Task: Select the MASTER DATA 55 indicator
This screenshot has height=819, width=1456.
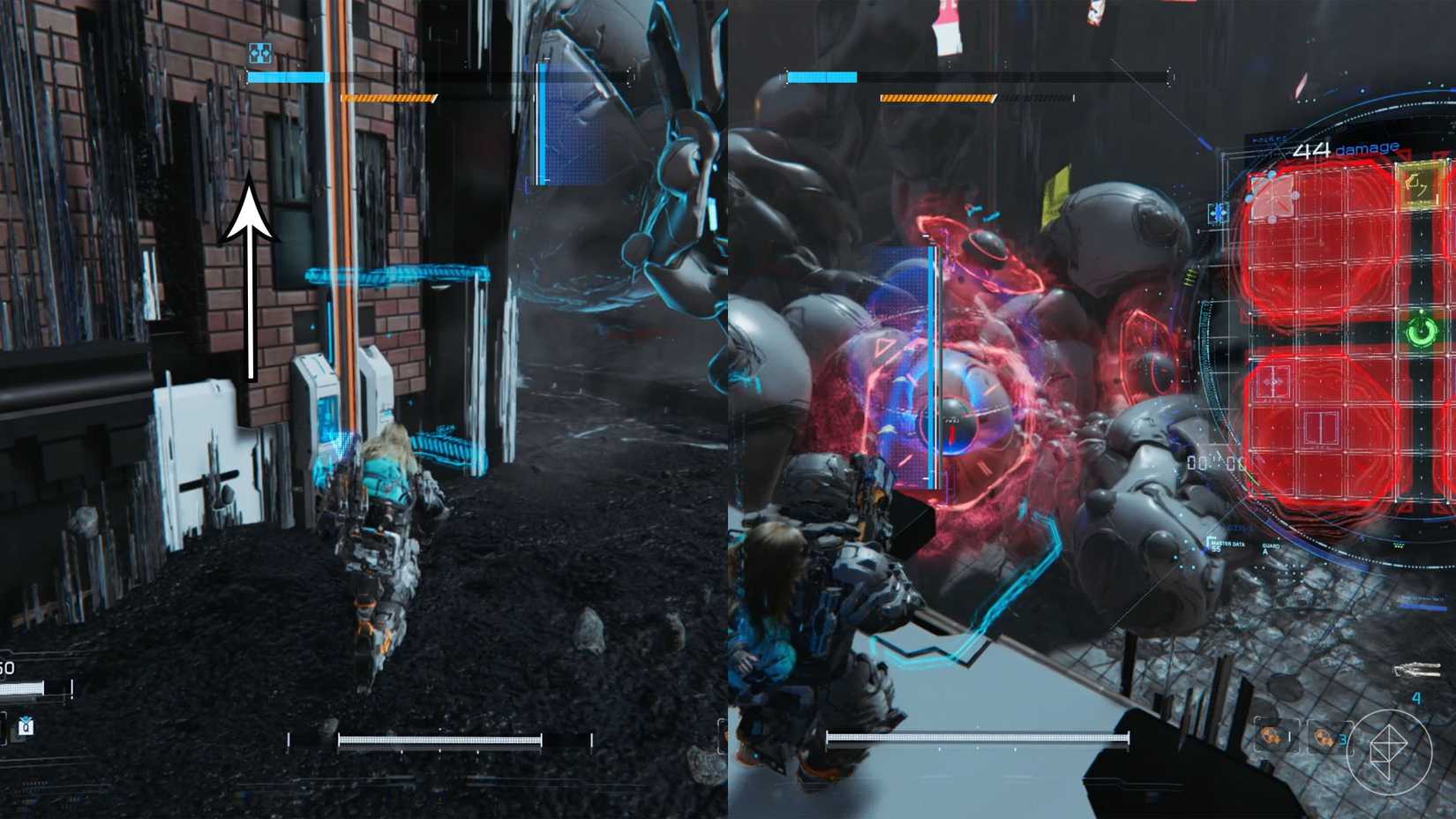Action: pos(1227,545)
